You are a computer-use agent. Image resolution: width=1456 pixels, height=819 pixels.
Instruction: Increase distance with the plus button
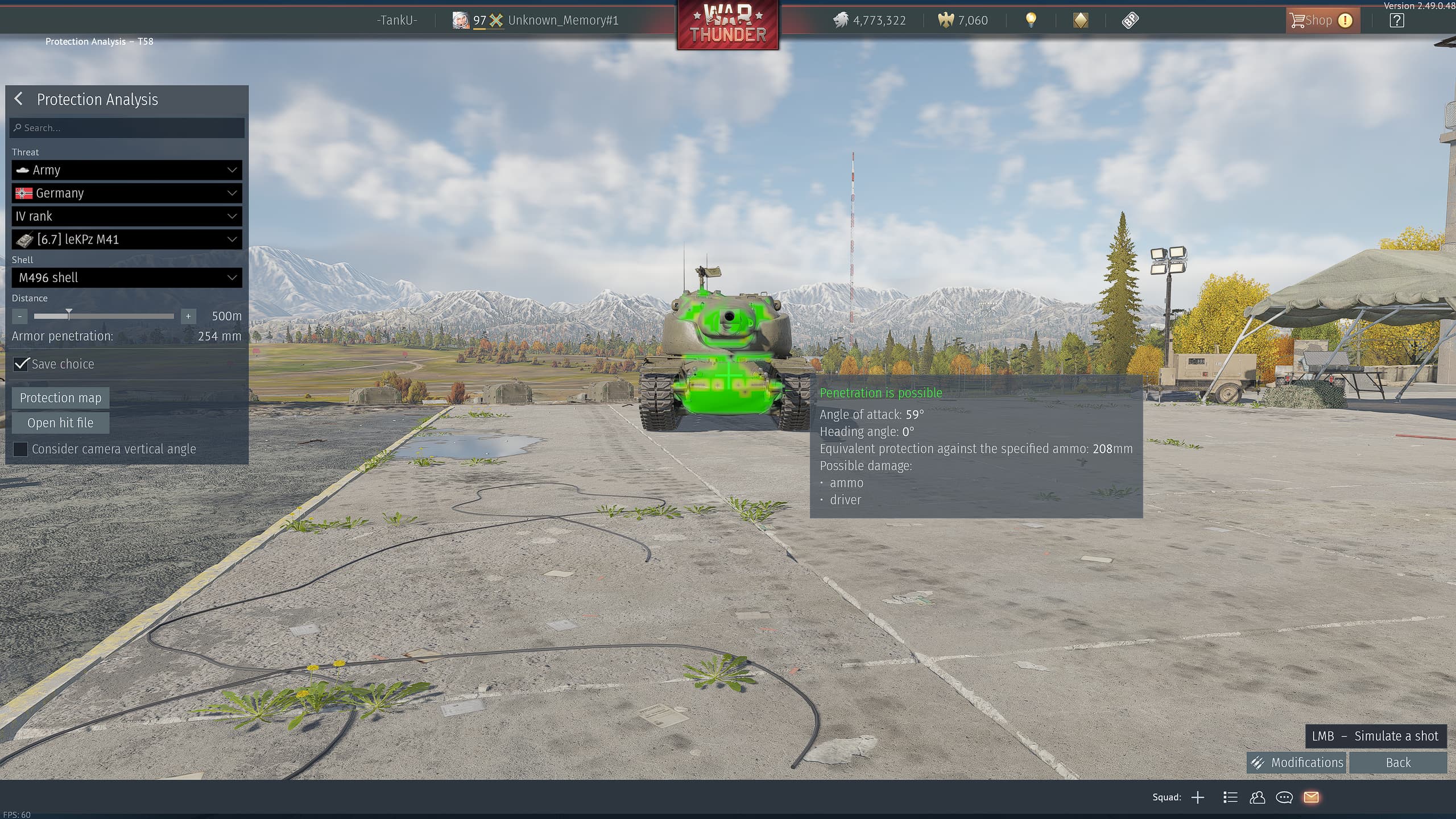[188, 316]
